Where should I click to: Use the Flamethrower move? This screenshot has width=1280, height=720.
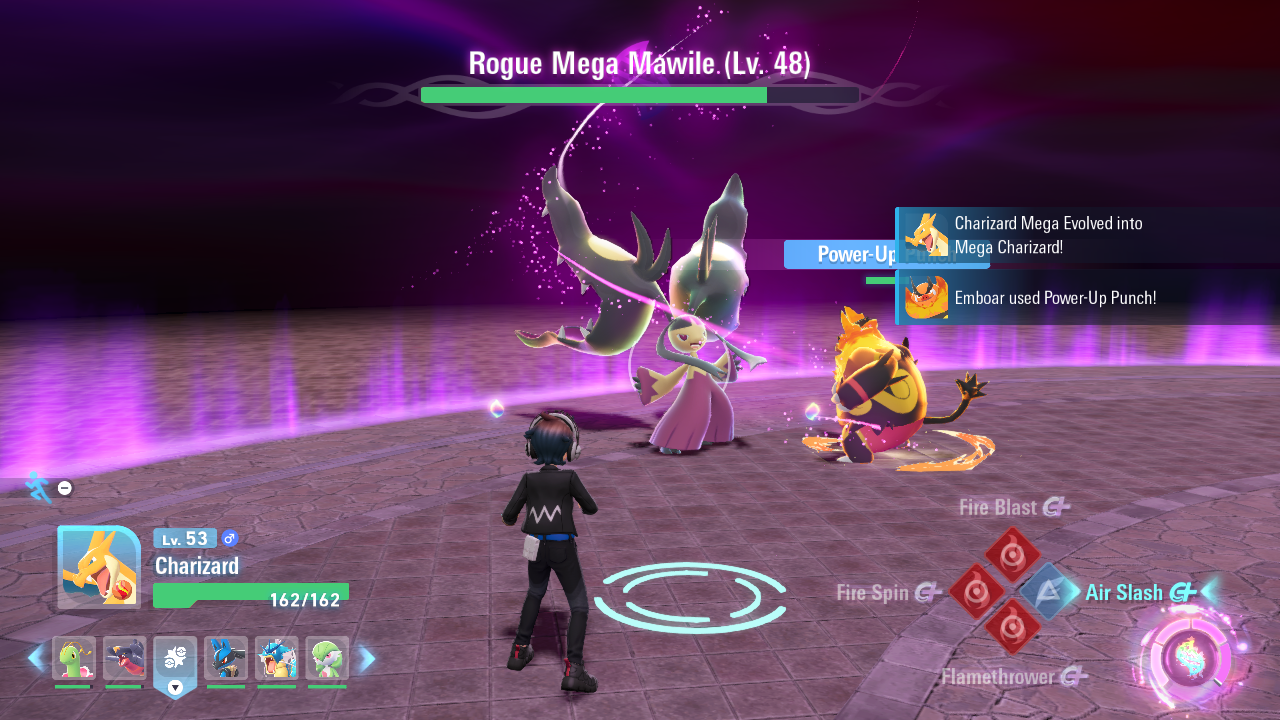point(1012,629)
